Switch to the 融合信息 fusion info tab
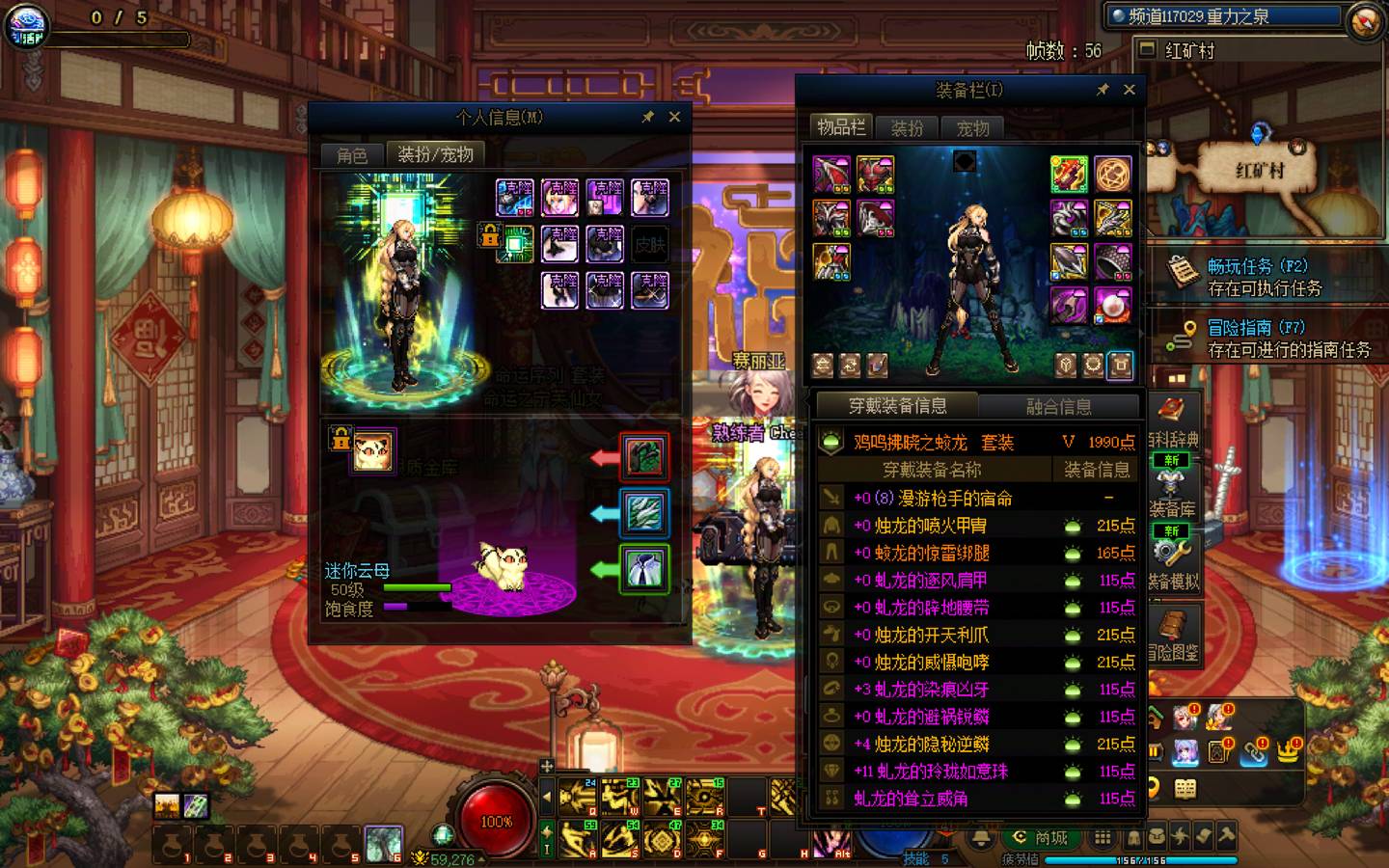Screen dimensions: 1389x868 click(1058, 407)
